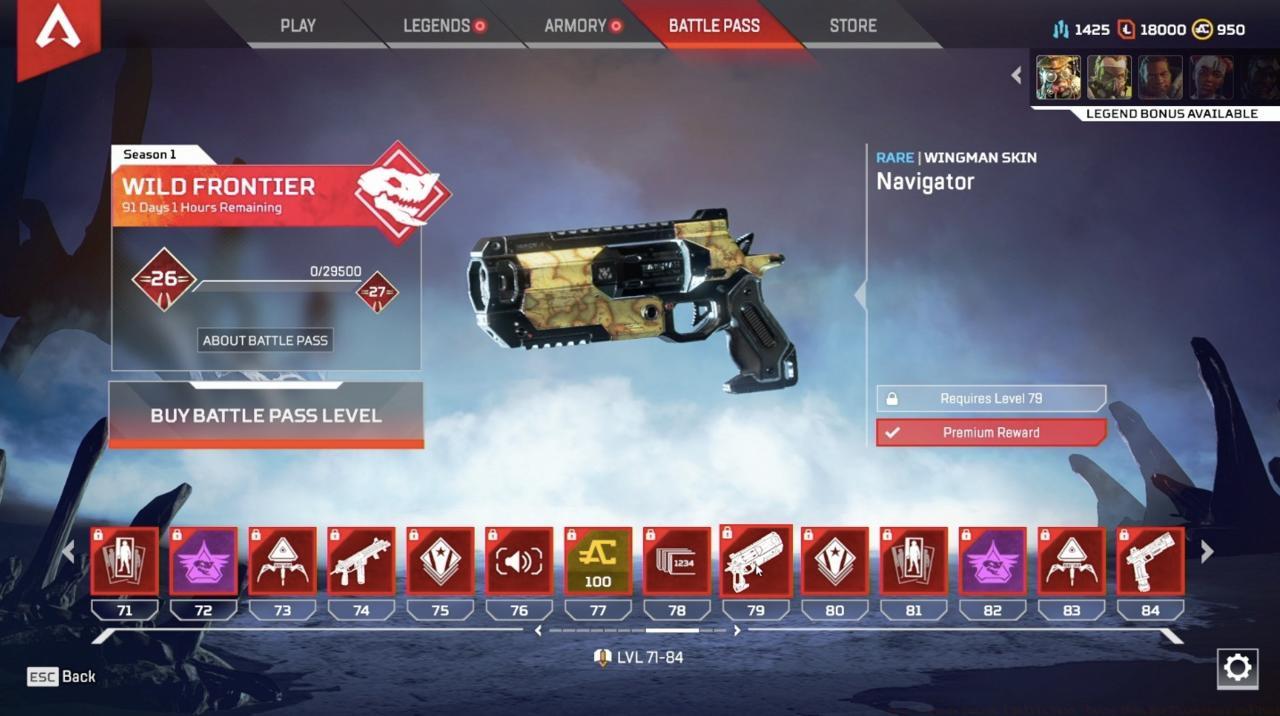The height and width of the screenshot is (716, 1280).
Task: Click the About Battle Pass button
Action: point(265,340)
